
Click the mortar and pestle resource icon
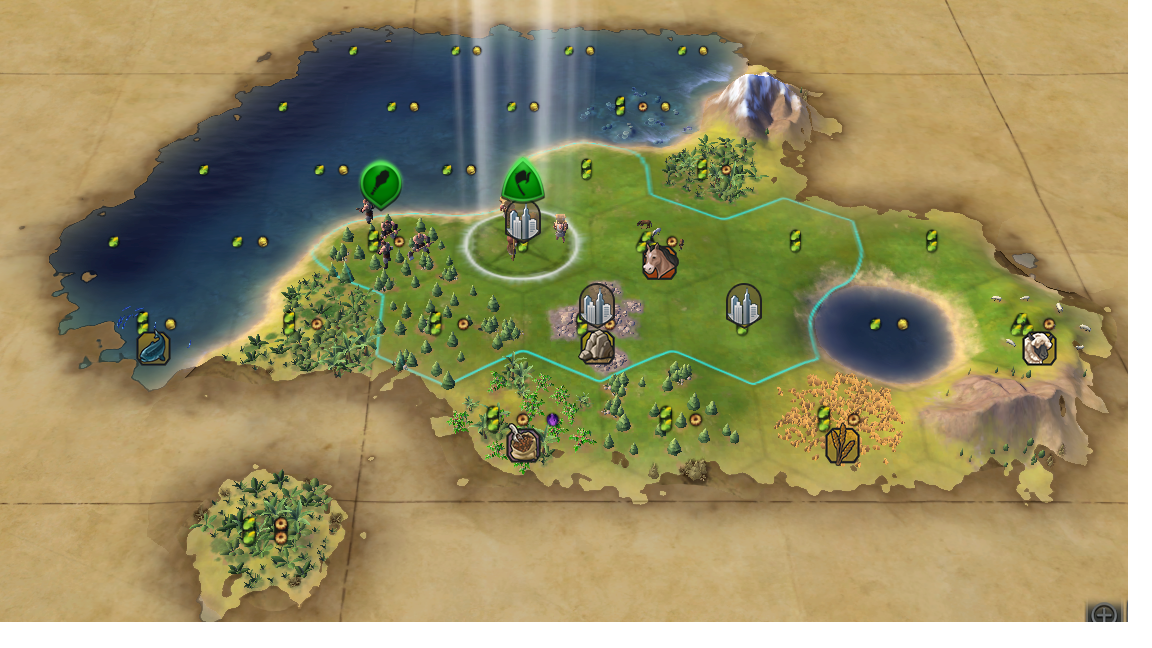522,444
